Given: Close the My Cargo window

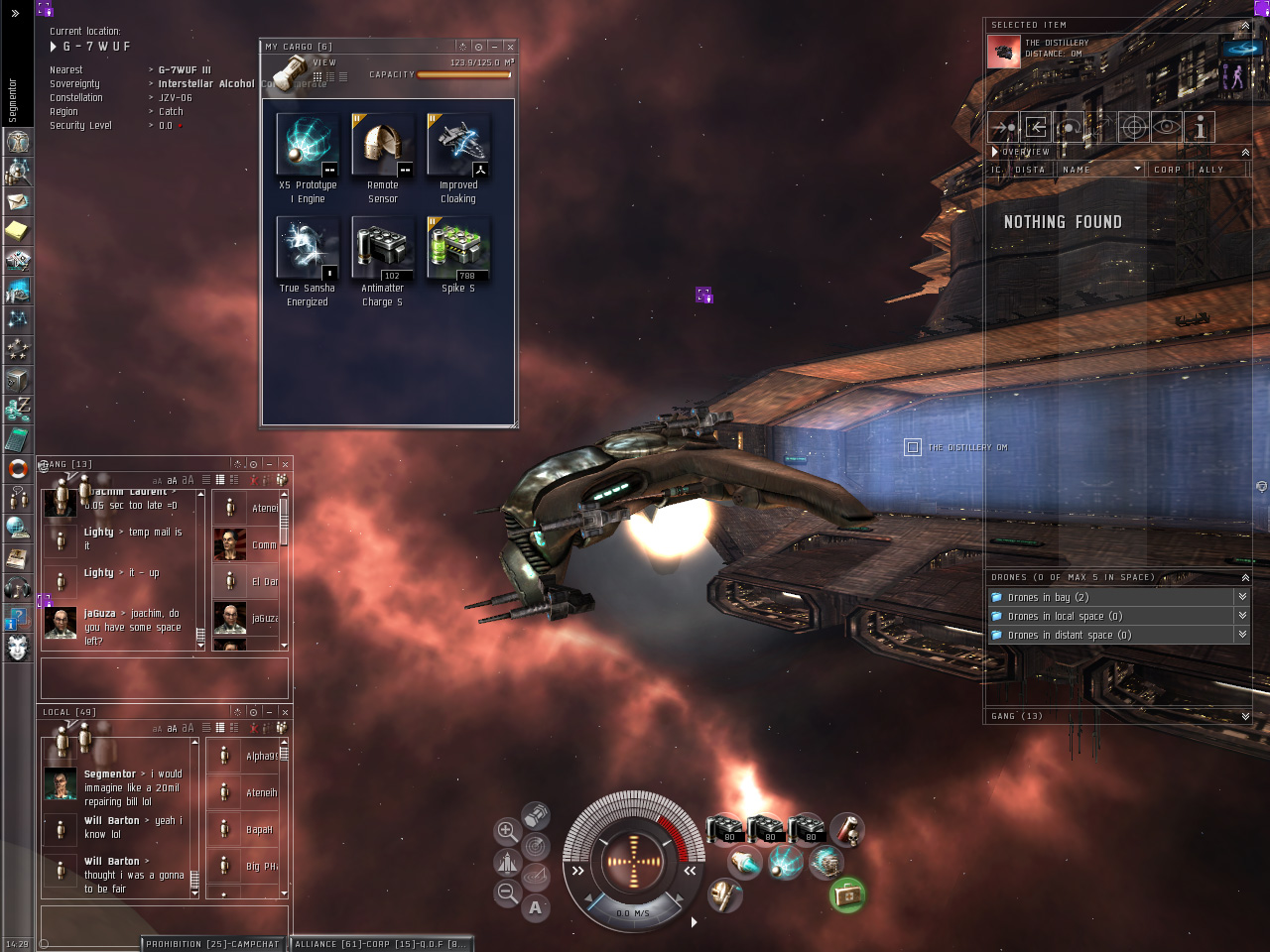Looking at the screenshot, I should 510,47.
